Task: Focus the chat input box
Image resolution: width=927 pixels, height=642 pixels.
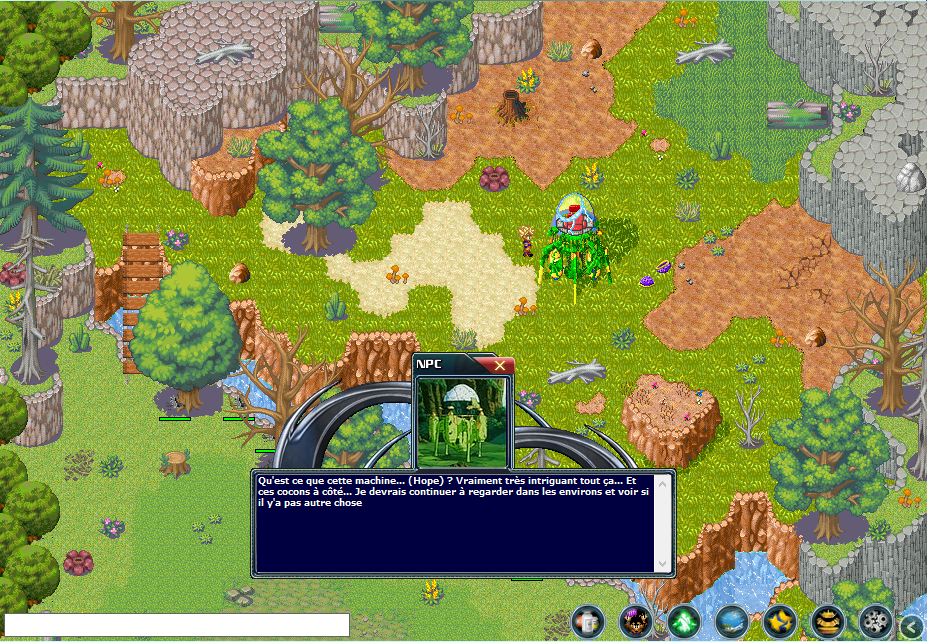Action: (x=178, y=625)
